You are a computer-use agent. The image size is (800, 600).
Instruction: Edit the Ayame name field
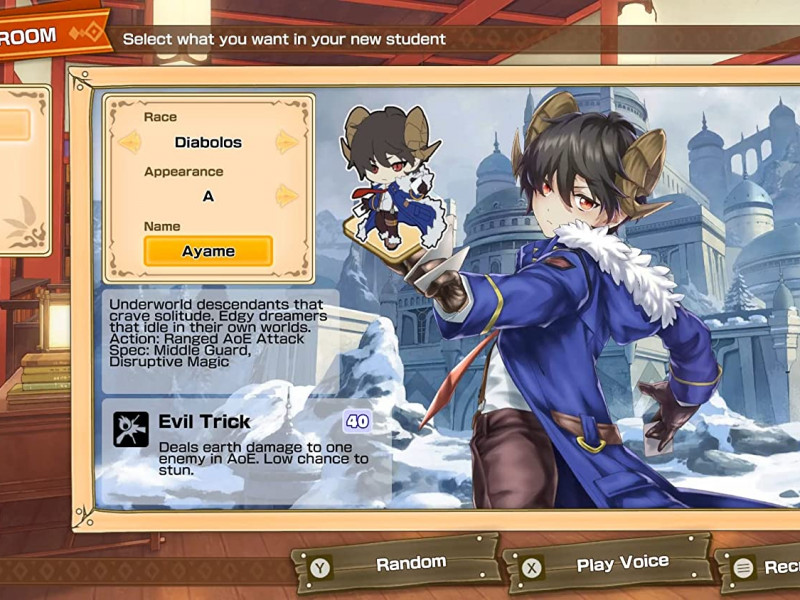click(208, 251)
